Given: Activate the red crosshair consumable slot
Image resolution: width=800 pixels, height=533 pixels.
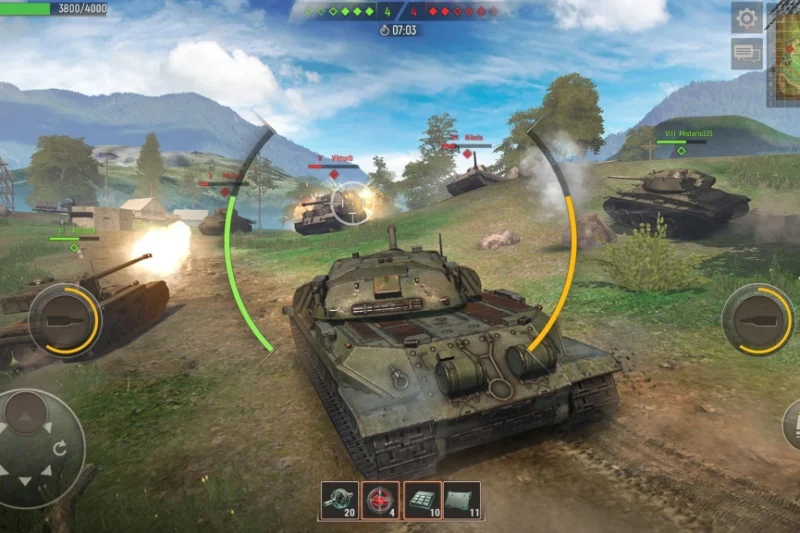Looking at the screenshot, I should 380,500.
